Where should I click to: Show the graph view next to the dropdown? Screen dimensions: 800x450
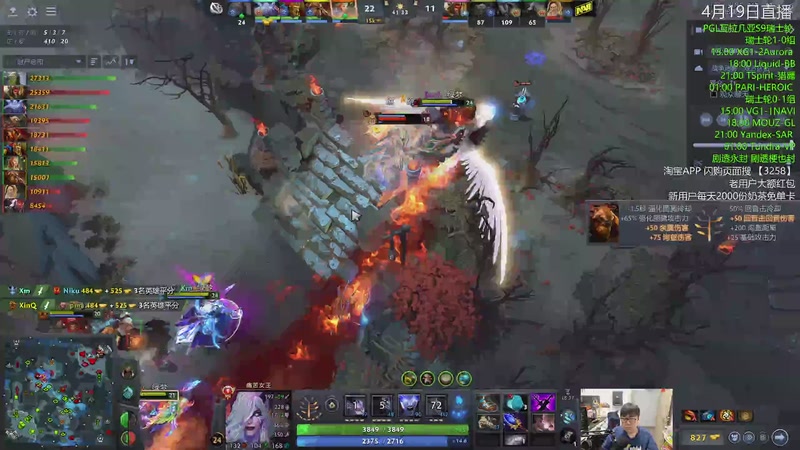point(112,61)
